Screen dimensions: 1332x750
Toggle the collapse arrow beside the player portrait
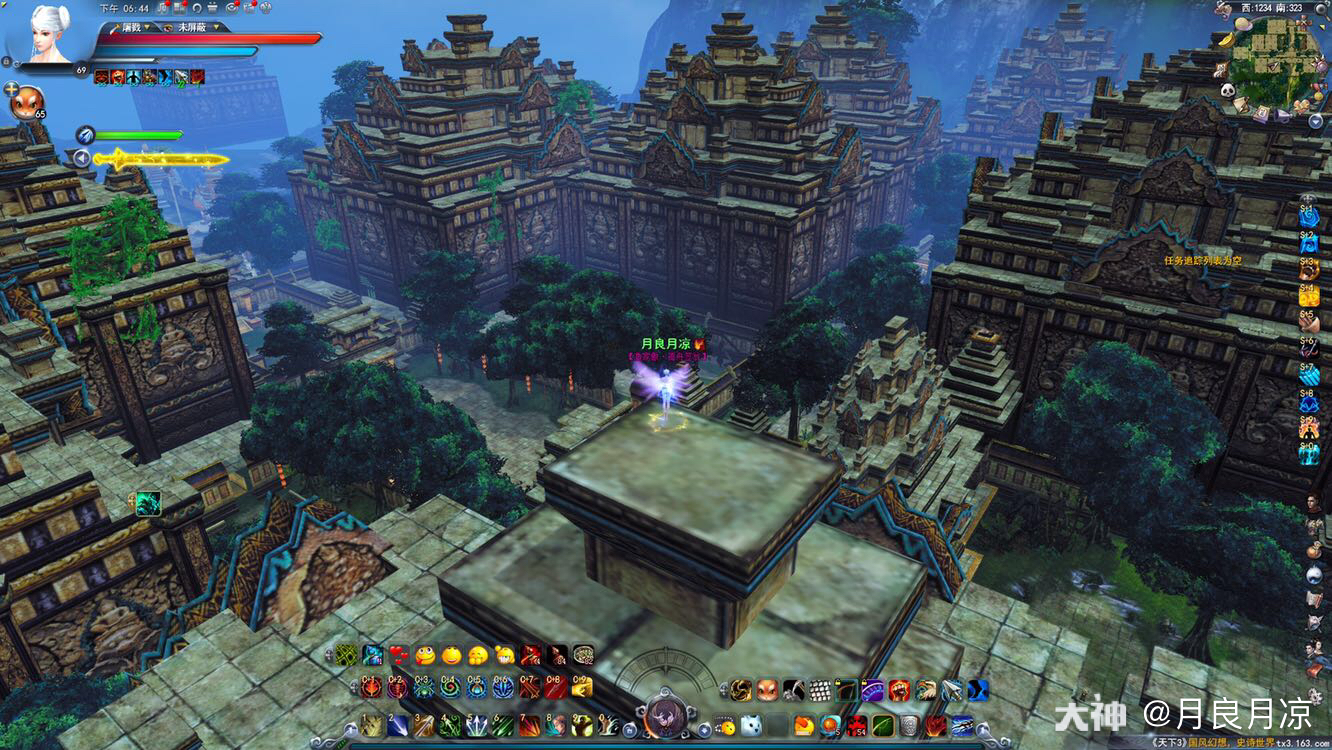(82, 157)
